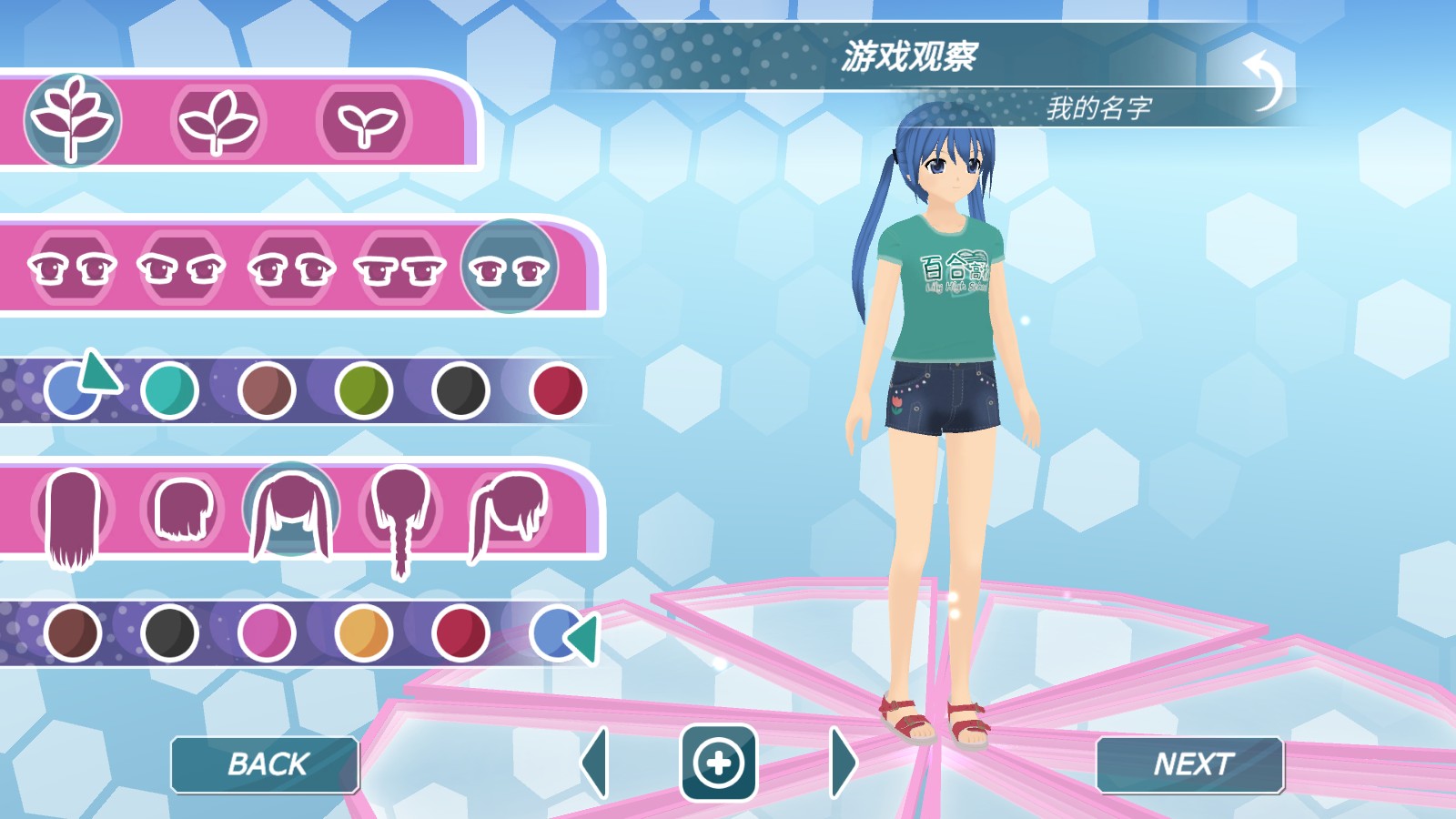Viewport: 1456px width, 819px height.
Task: Select the first eye style option
Action: [71, 268]
